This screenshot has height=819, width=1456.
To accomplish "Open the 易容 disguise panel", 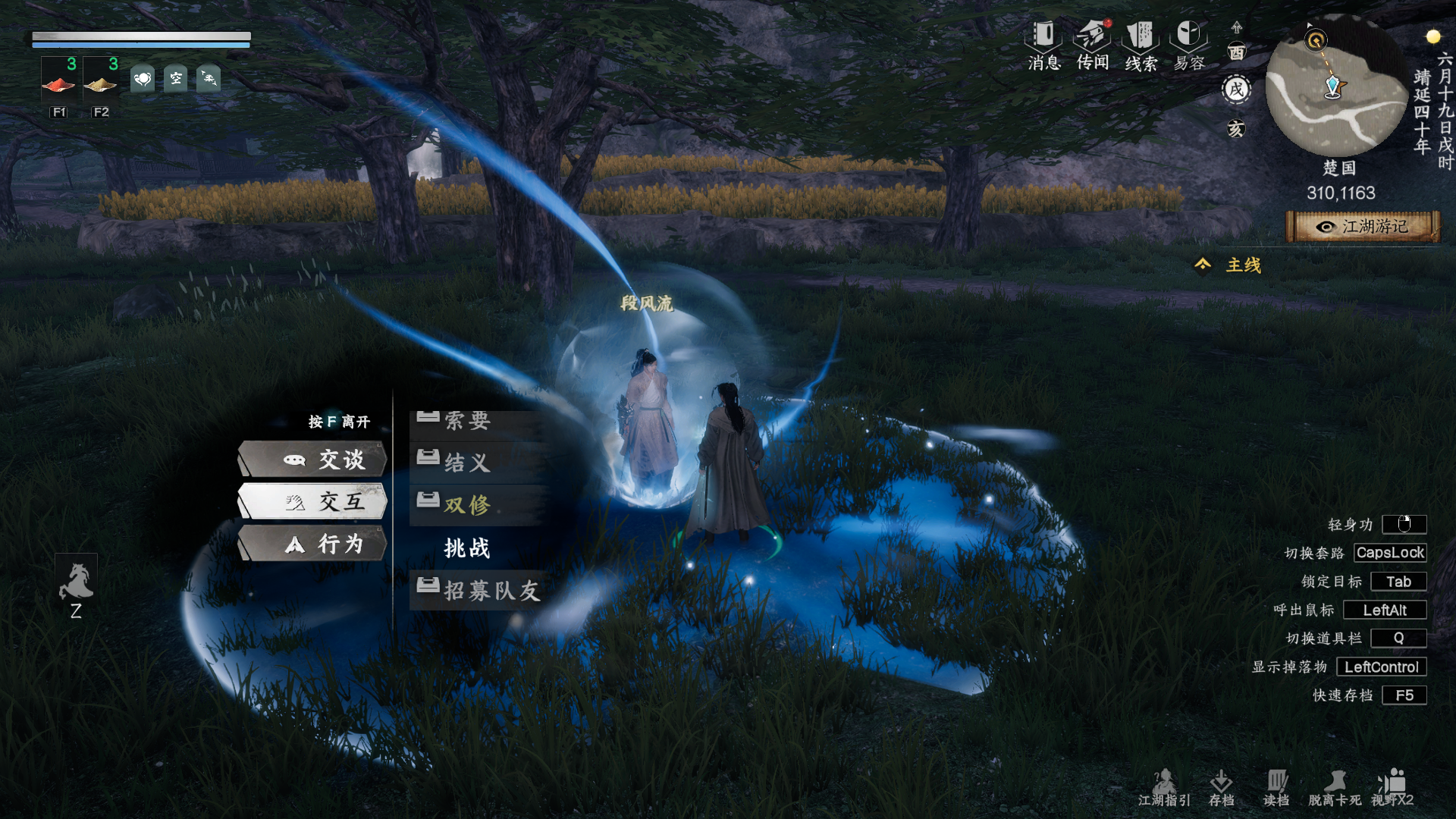I will [1188, 45].
